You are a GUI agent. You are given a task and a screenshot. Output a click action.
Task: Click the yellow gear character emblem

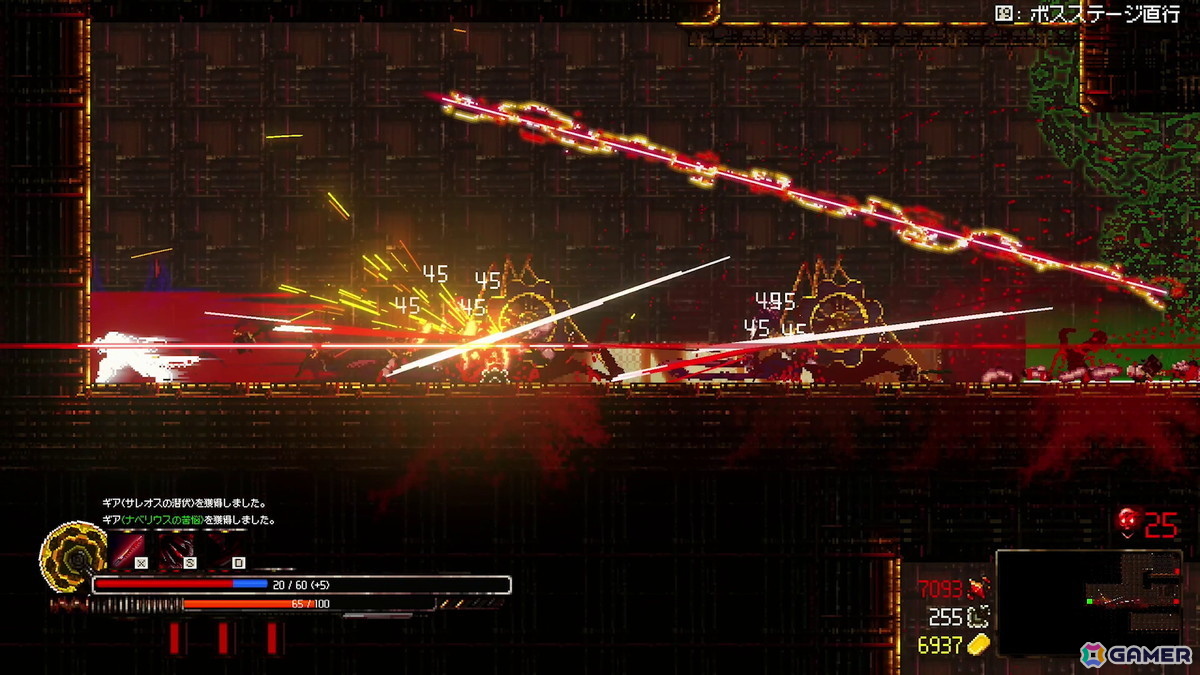(x=68, y=553)
